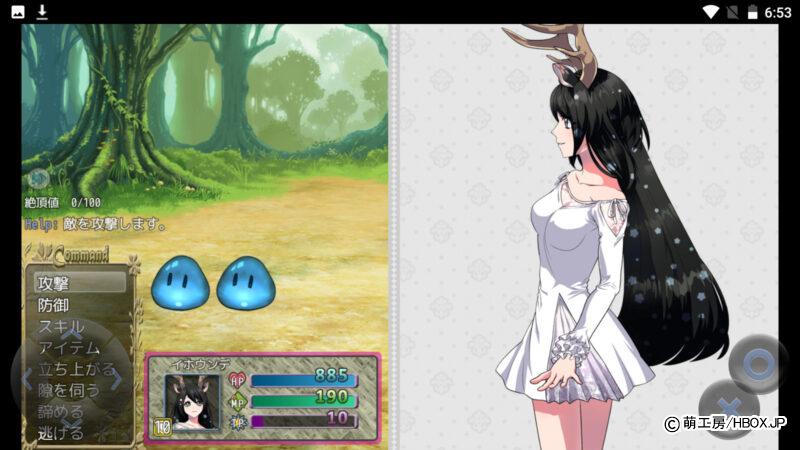
Task: Tap the virtual circle confirm button
Action: pos(757,362)
